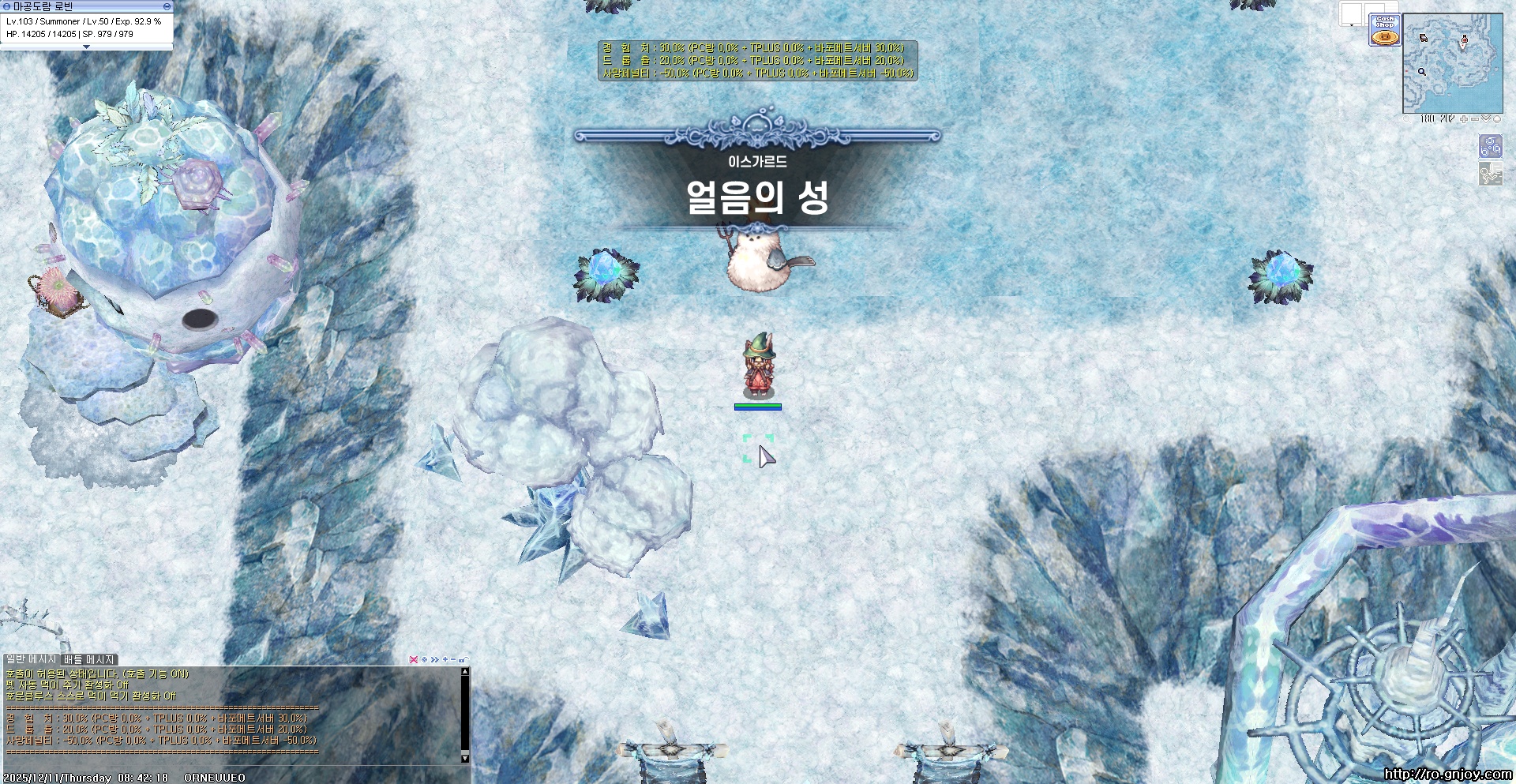The image size is (1516, 784).
Task: Click the green HP bar under the character
Action: [757, 407]
